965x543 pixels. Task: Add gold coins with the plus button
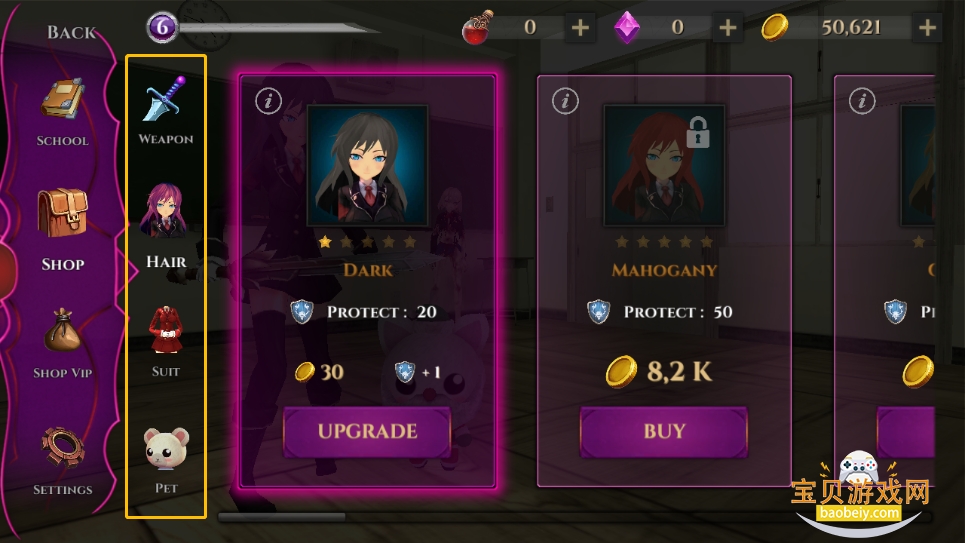coord(927,28)
